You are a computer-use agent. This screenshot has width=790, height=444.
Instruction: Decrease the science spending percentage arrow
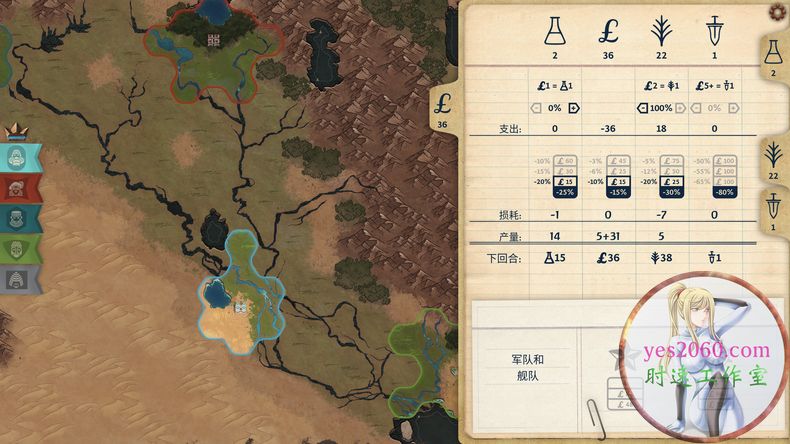536,107
